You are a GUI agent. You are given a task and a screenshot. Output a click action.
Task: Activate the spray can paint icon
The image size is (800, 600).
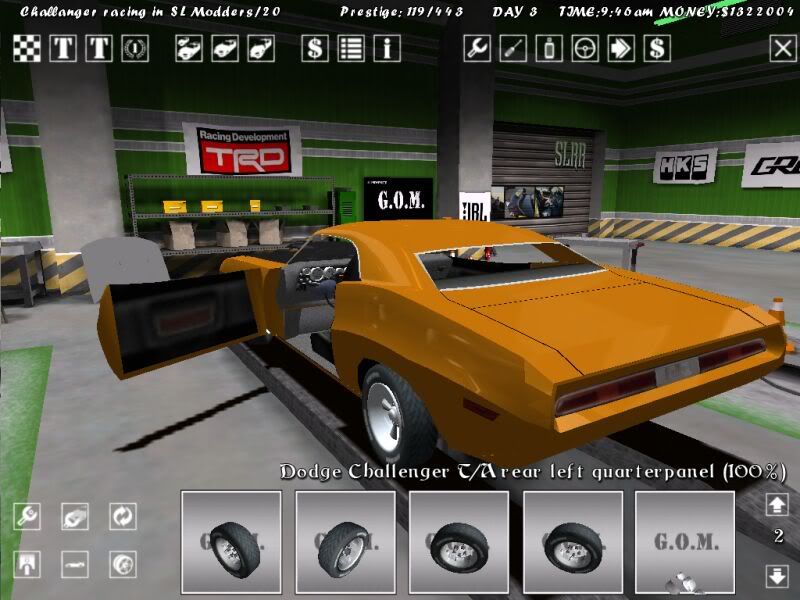pos(549,48)
